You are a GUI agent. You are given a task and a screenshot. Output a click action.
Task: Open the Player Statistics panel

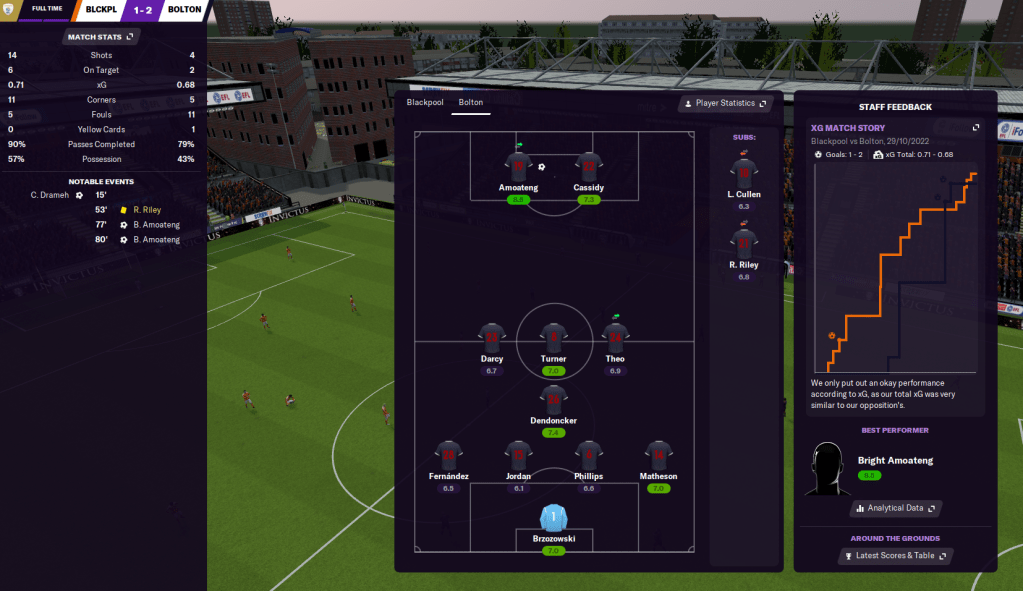727,103
